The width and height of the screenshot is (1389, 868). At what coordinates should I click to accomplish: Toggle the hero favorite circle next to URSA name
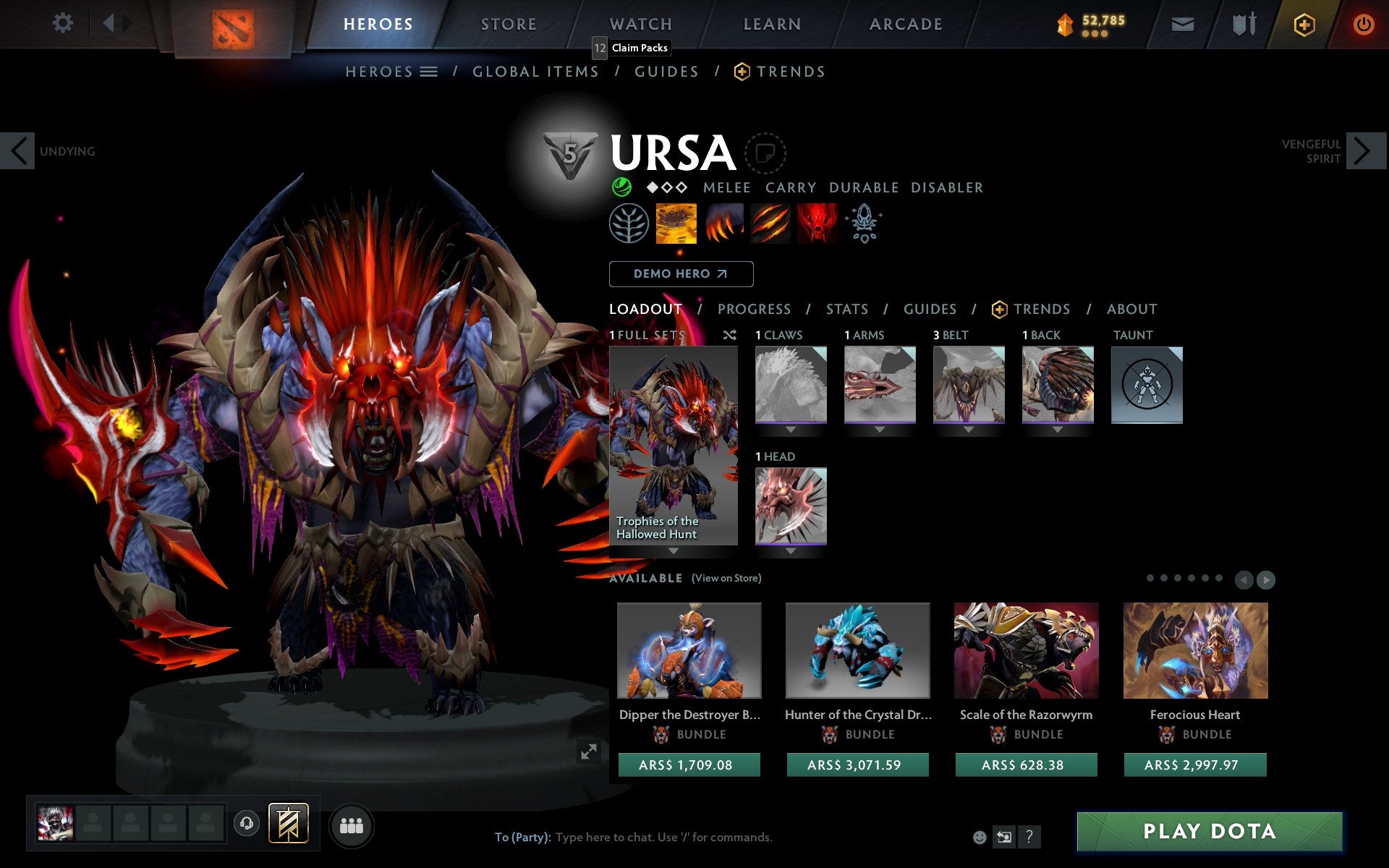click(x=765, y=153)
